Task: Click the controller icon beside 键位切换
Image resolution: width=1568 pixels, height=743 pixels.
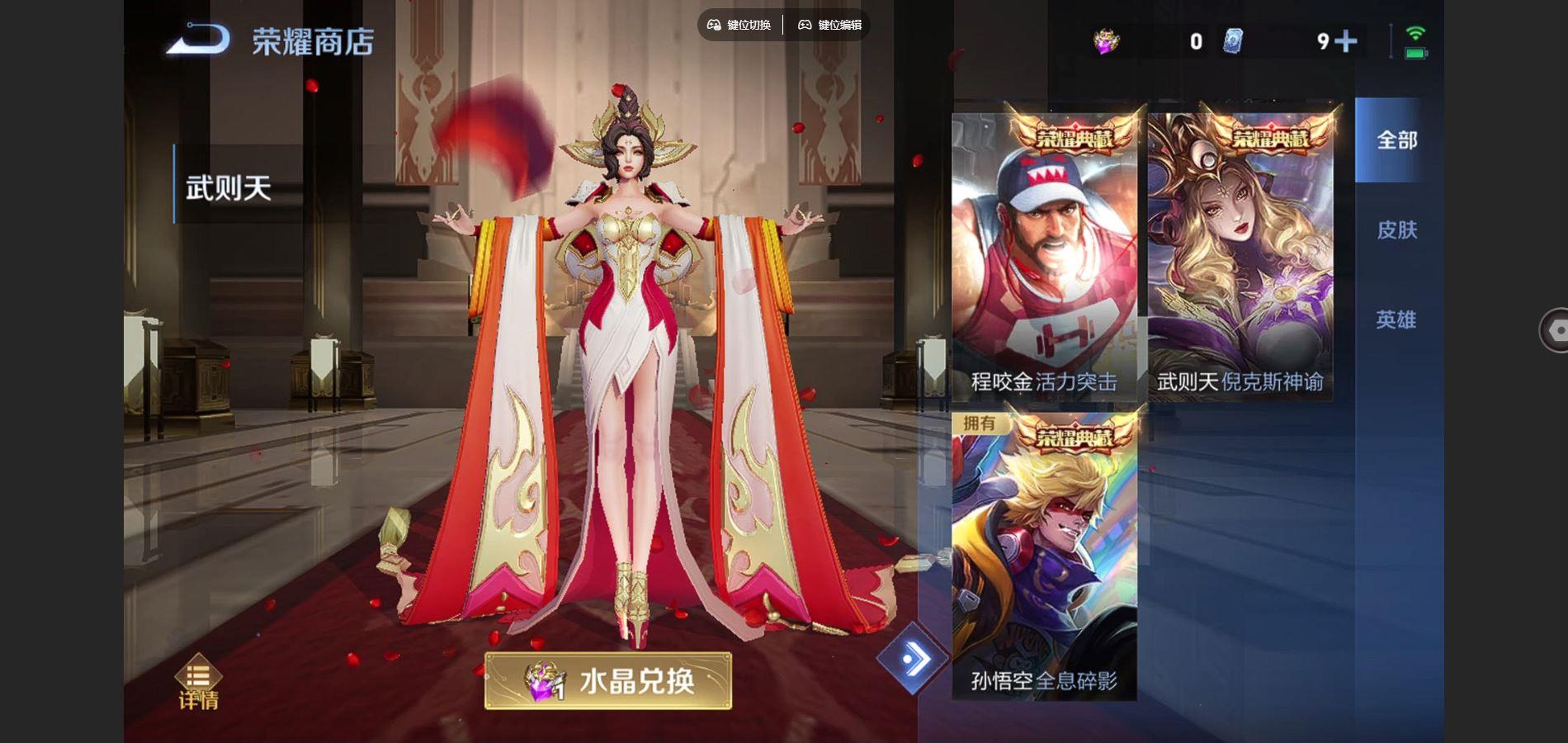Action: click(713, 26)
